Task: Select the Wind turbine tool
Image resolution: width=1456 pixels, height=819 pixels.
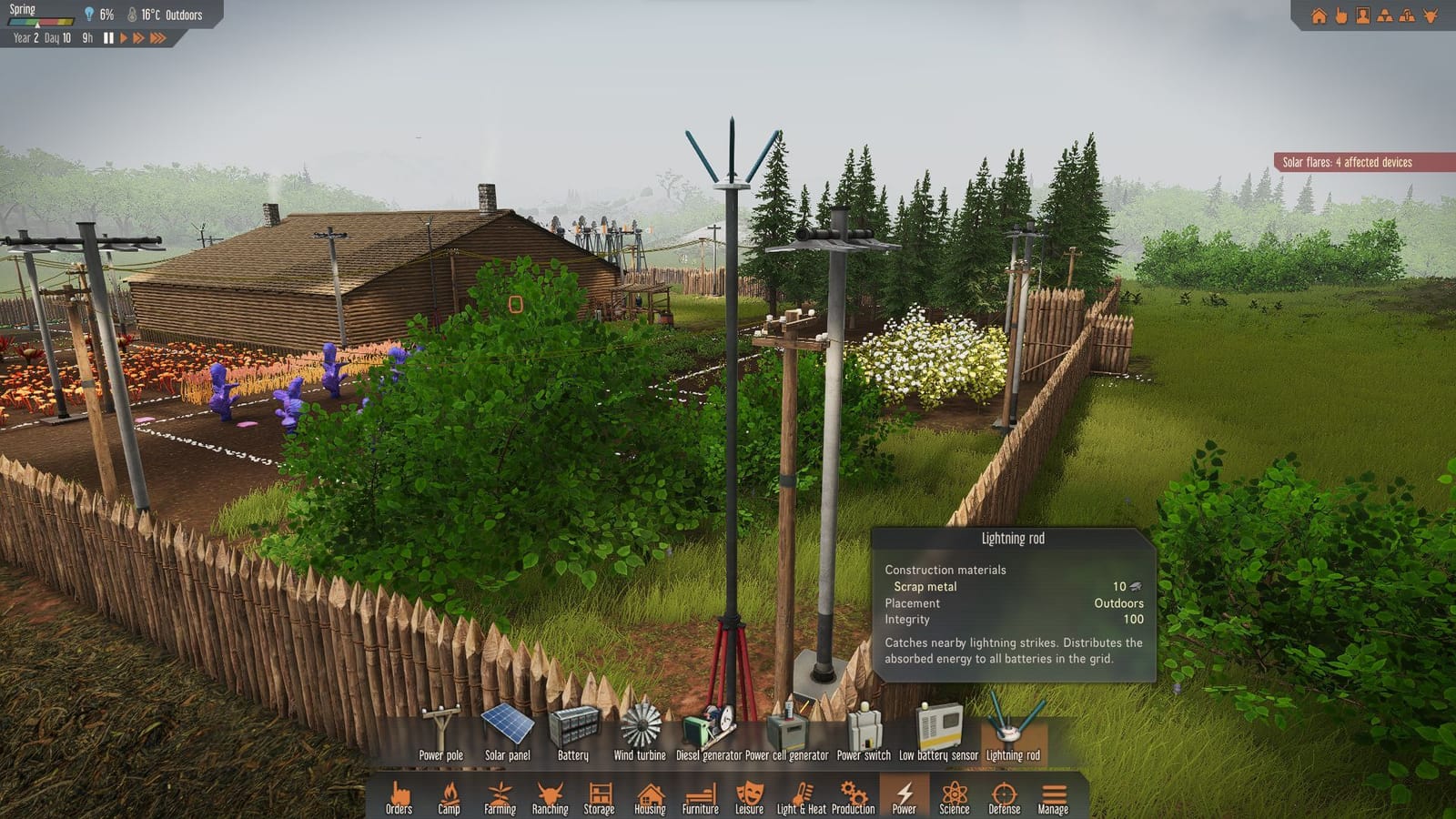Action: coord(642,728)
